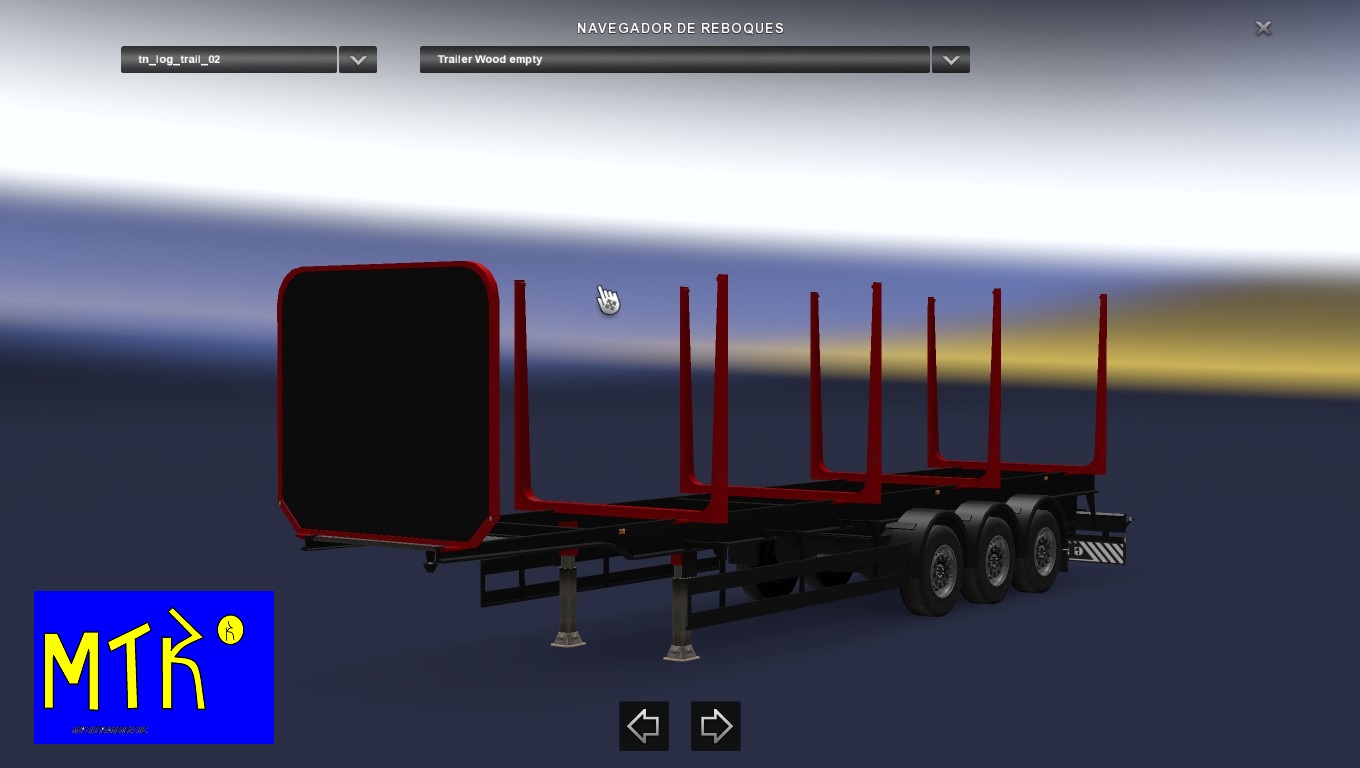This screenshot has width=1360, height=768.
Task: Select the Trailer Wood empty label field
Action: coord(674,59)
